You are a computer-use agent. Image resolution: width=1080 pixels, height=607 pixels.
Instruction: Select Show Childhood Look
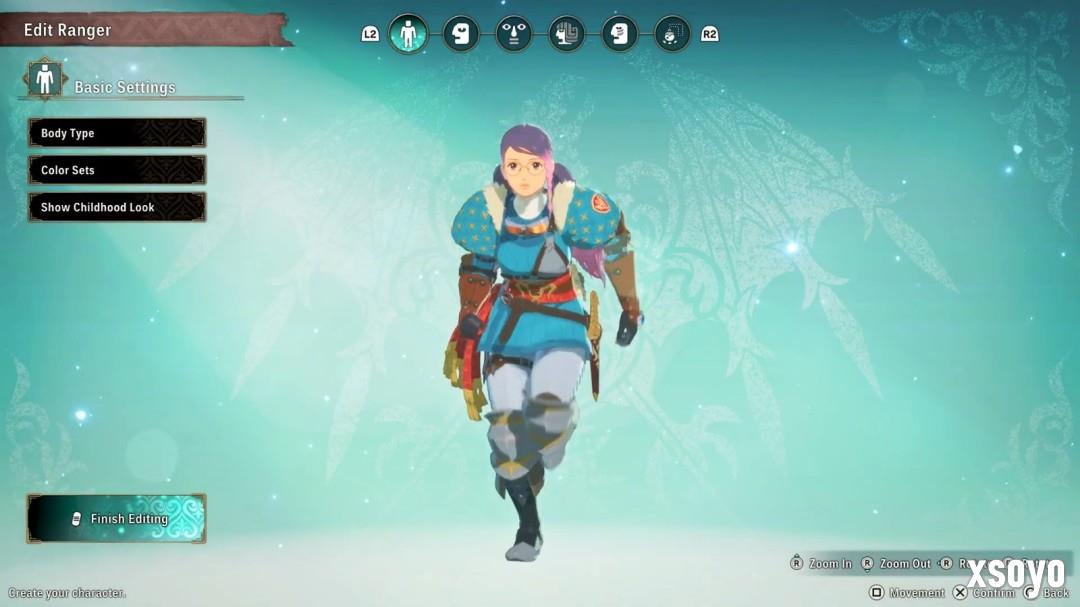117,207
